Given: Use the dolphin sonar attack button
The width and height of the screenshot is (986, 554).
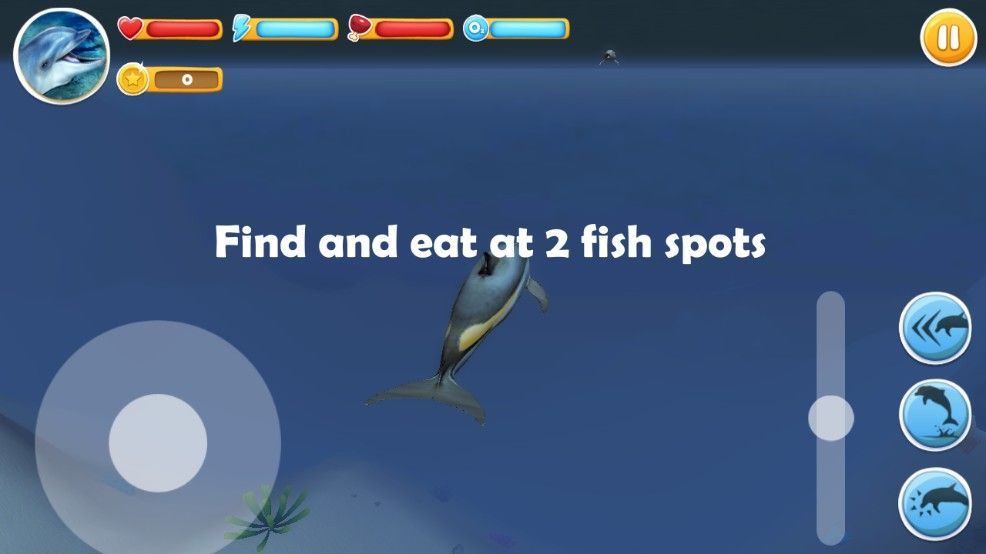Looking at the screenshot, I should pos(935,503).
